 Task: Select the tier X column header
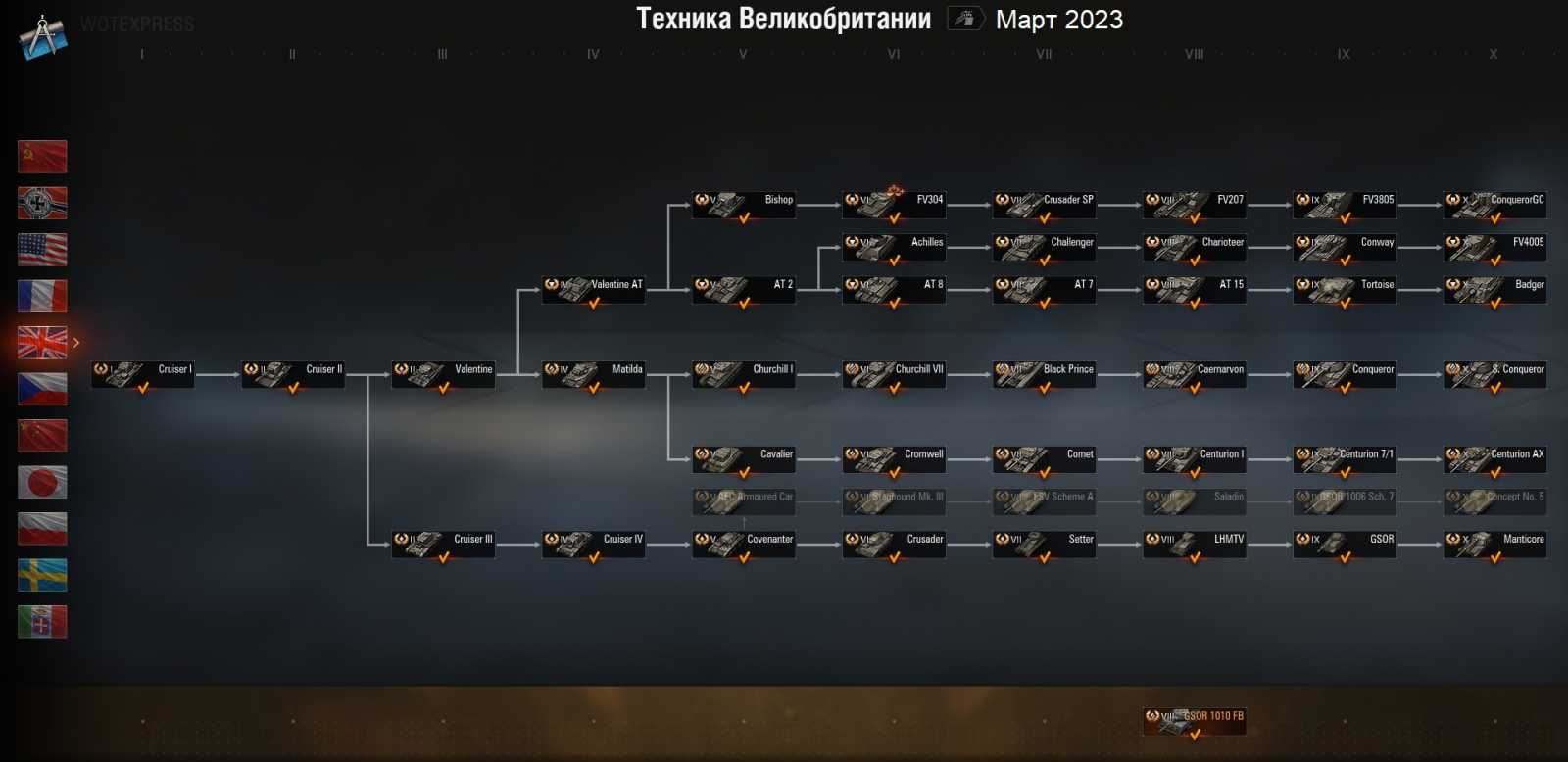(x=1494, y=54)
